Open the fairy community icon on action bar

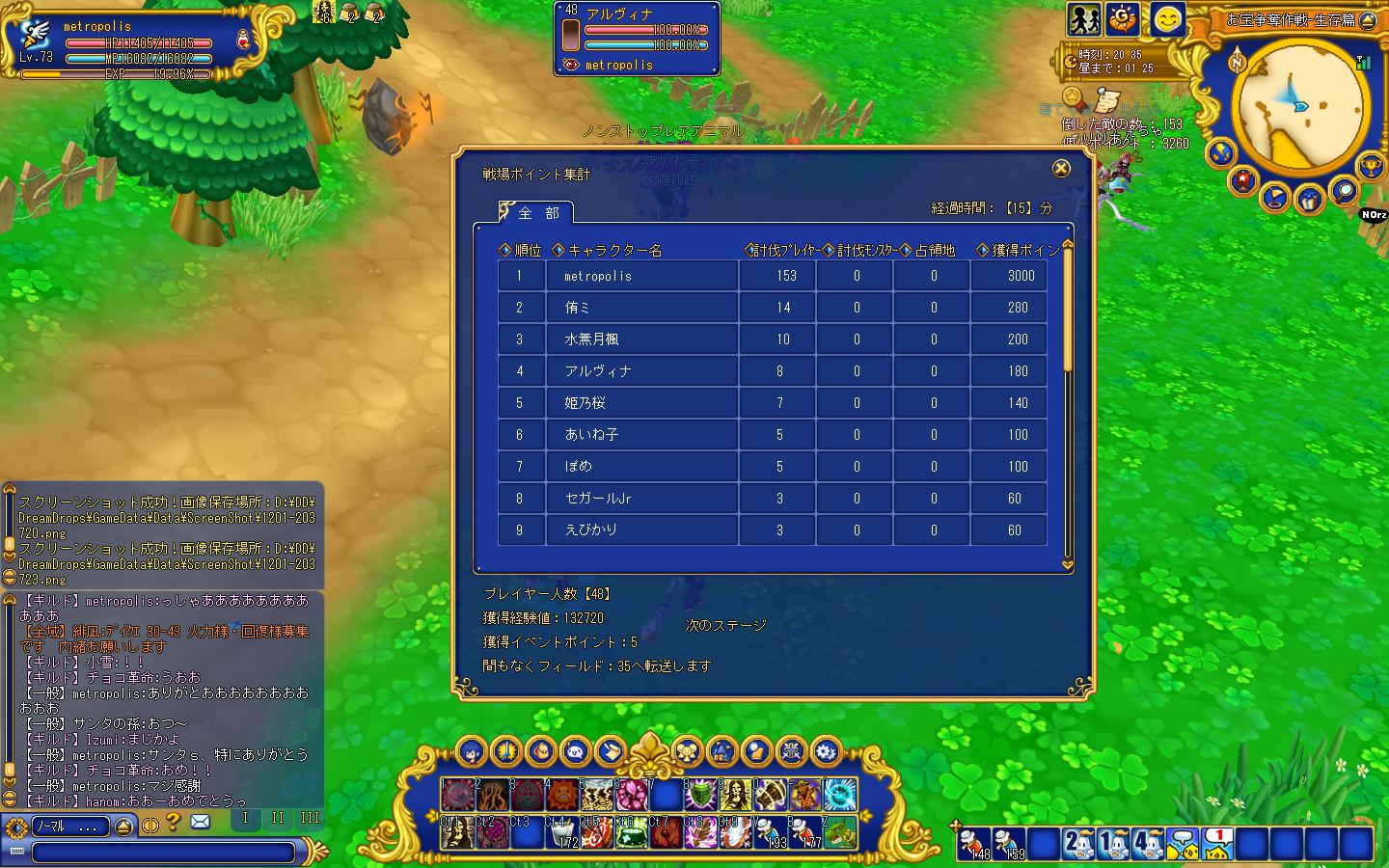686,752
